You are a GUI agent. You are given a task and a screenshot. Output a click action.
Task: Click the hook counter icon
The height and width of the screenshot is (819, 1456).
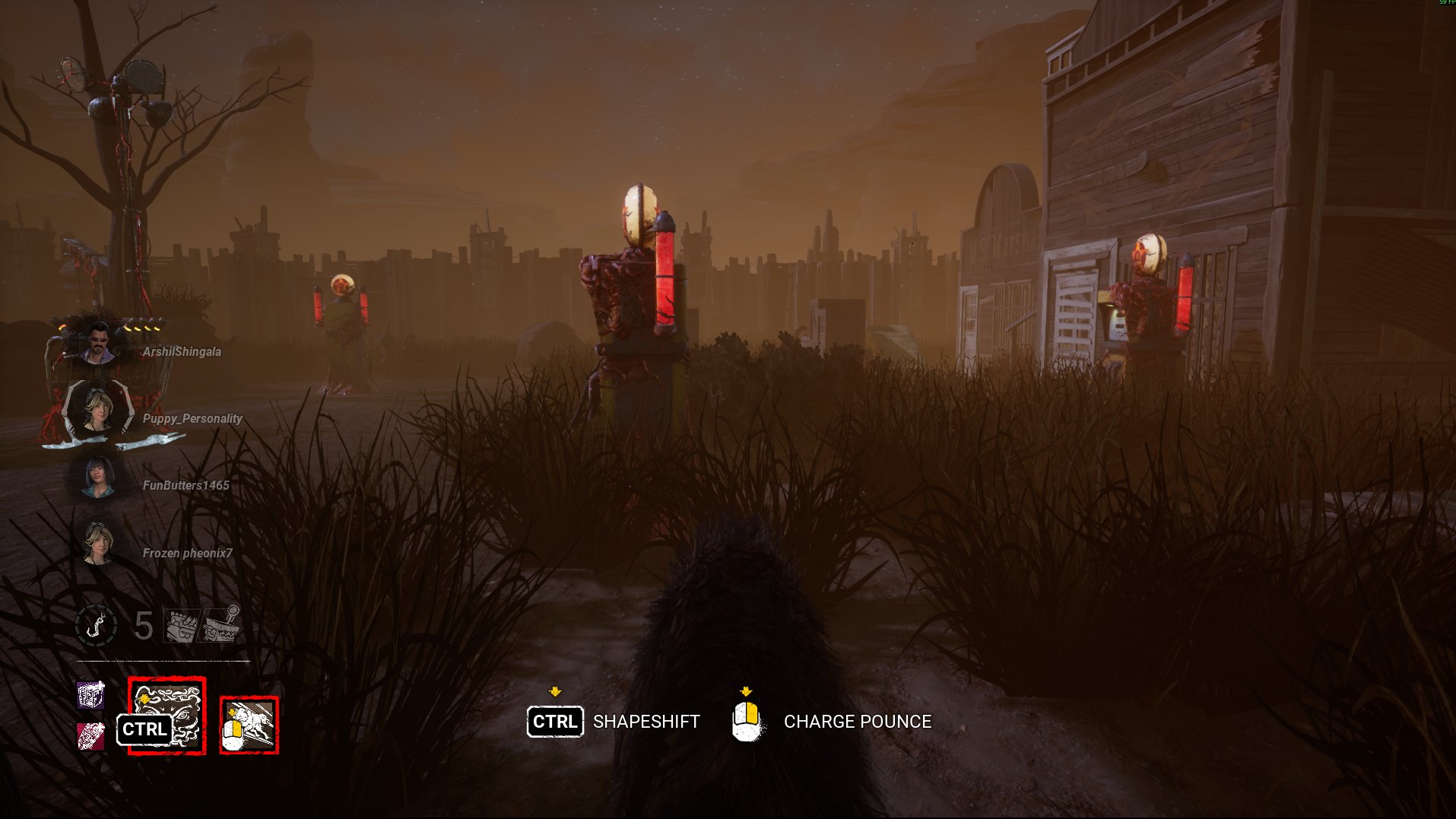(97, 626)
